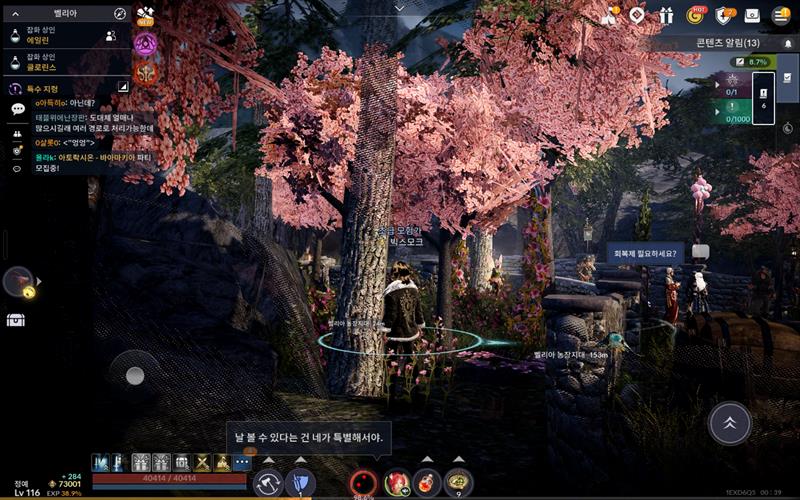Open the map location pin icon
This screenshot has width=800, height=500.
pos(637,15)
